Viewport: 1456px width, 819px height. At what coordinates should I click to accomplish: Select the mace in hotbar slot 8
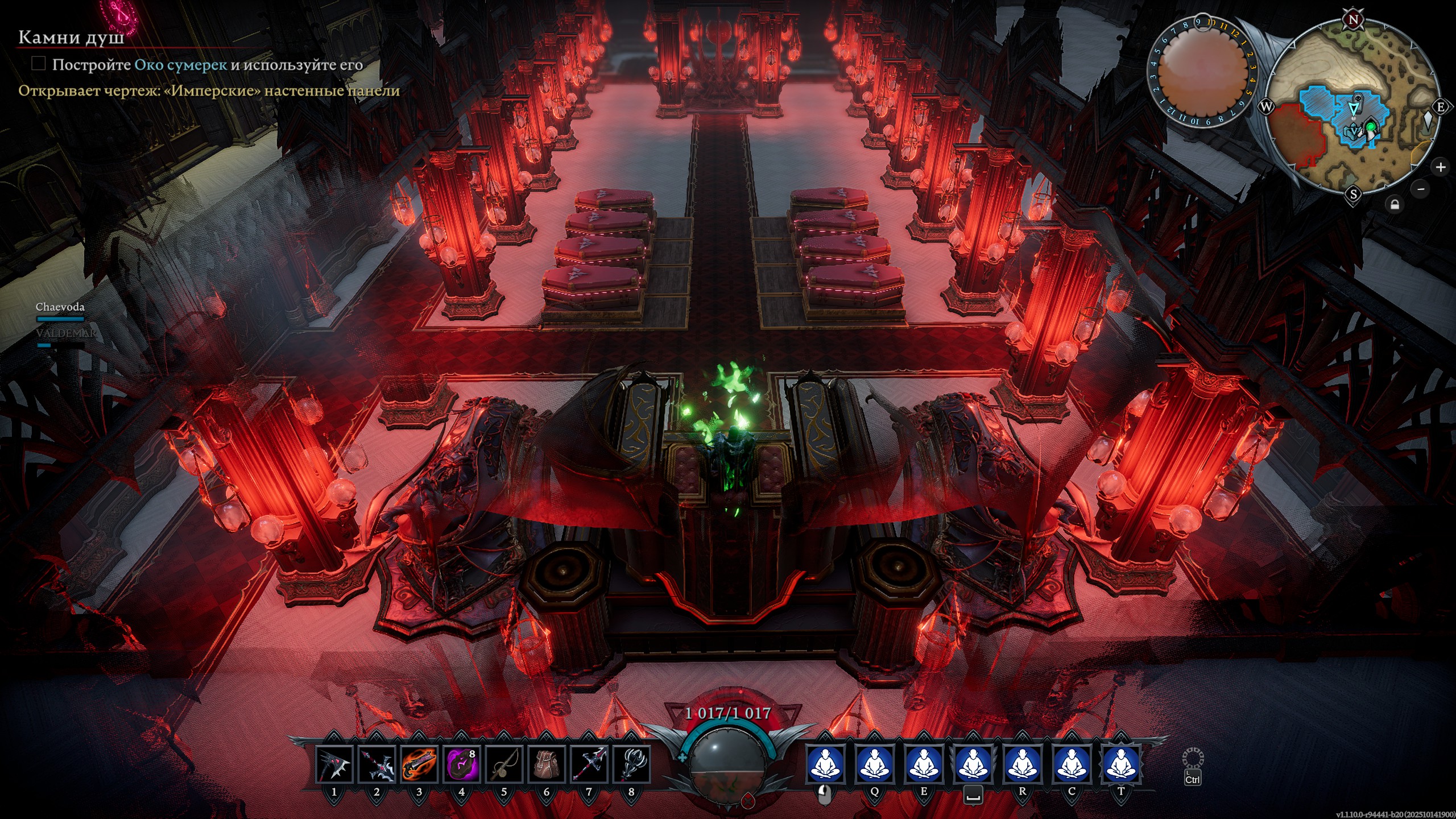point(631,764)
